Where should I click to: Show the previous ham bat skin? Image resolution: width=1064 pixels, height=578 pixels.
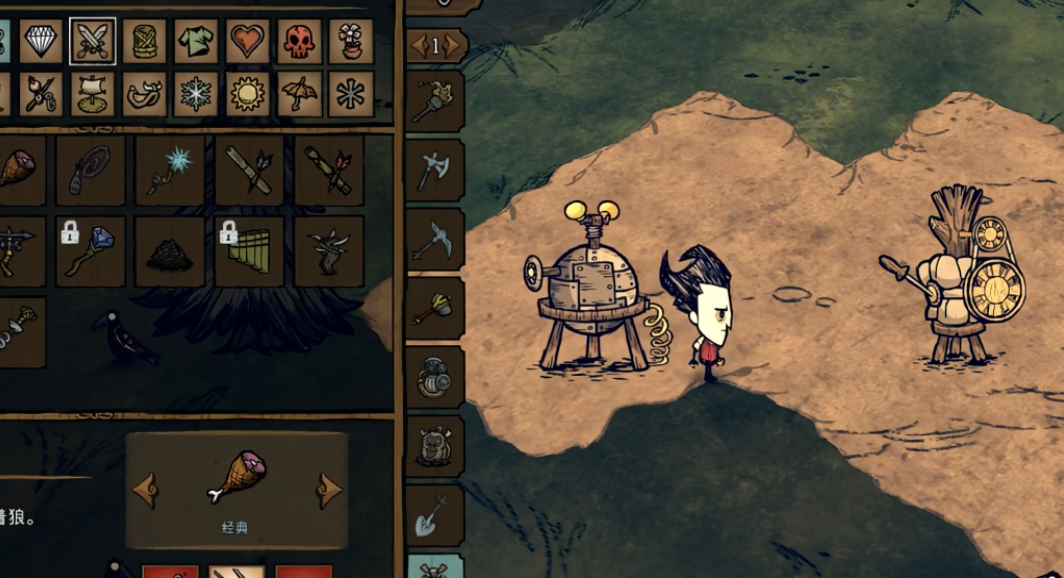[x=145, y=490]
